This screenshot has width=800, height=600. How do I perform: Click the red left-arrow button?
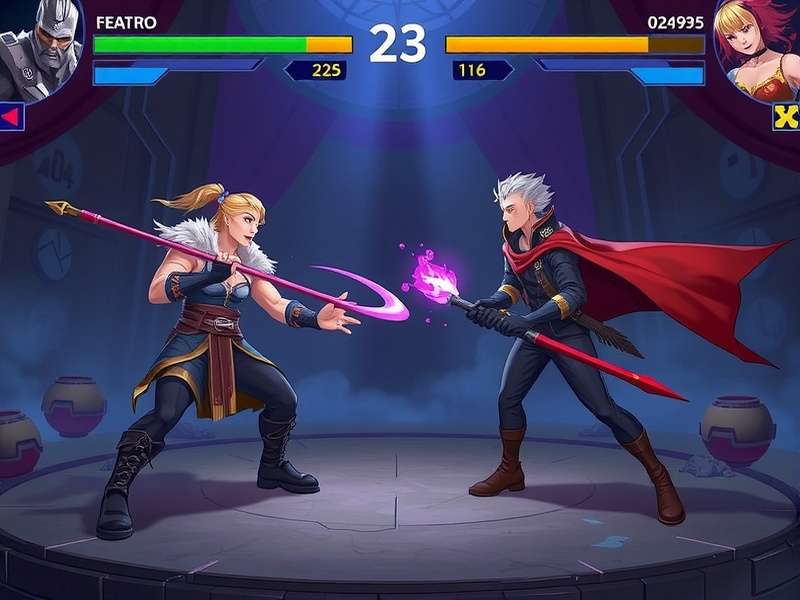pos(11,117)
